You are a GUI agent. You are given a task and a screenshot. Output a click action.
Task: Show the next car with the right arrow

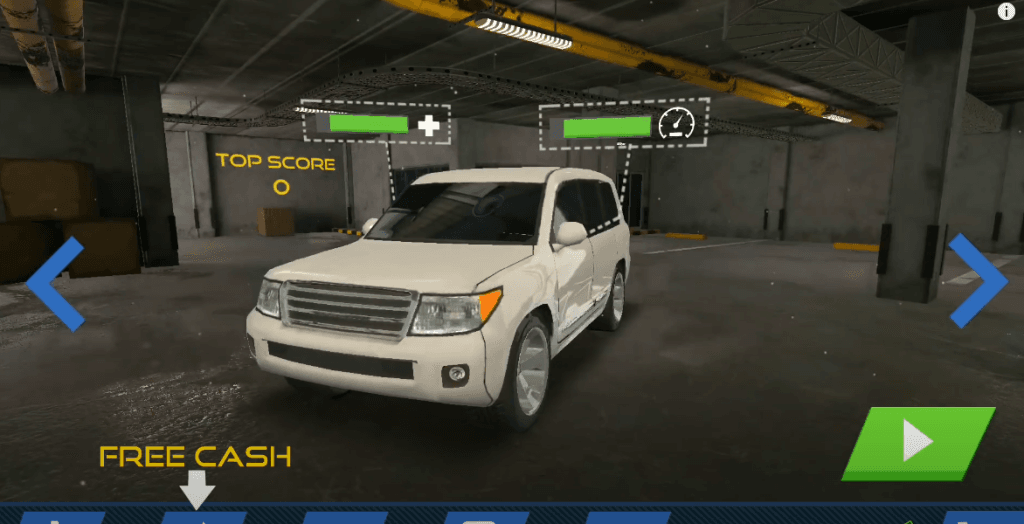point(977,281)
